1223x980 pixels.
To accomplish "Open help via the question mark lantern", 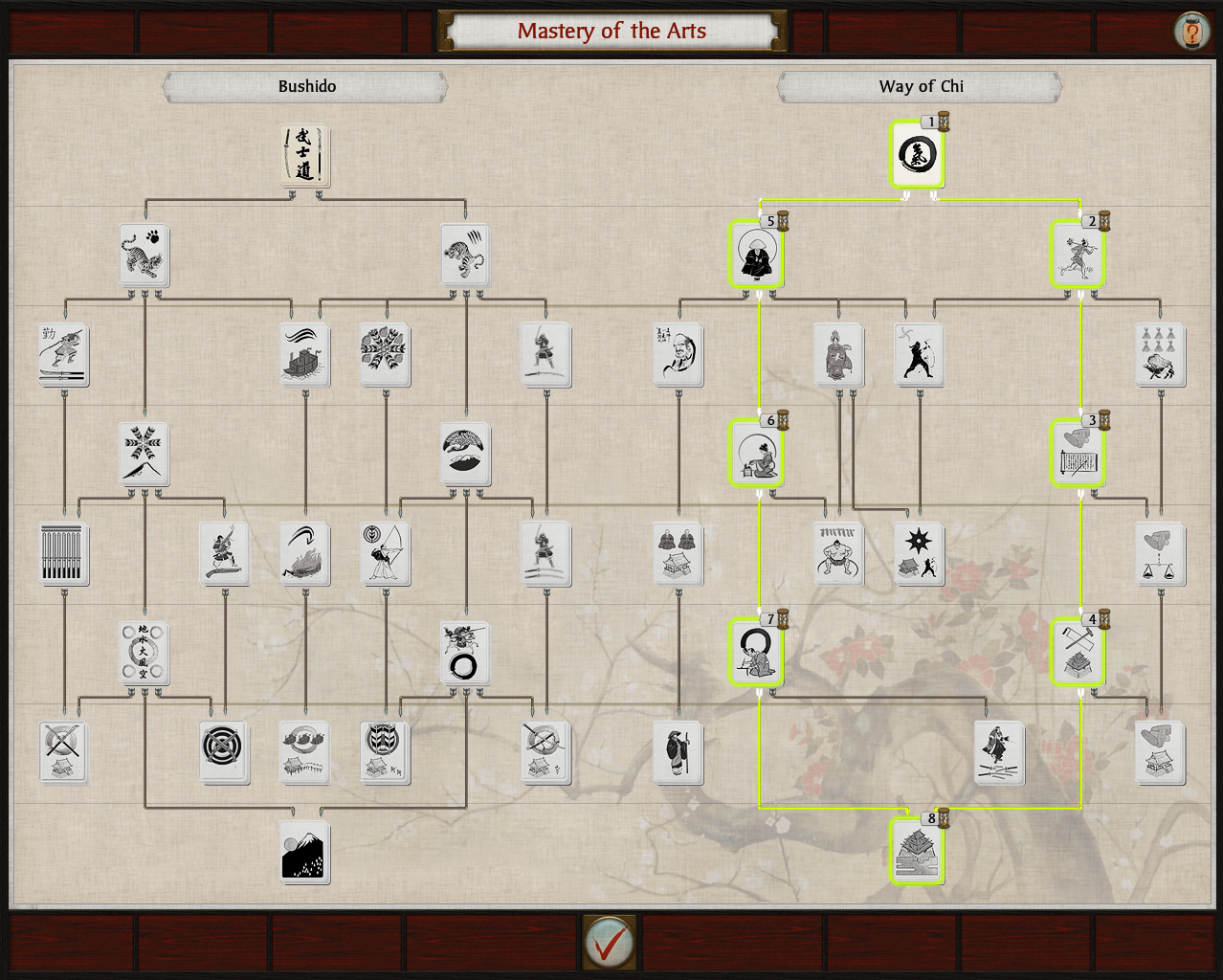I will click(1191, 32).
